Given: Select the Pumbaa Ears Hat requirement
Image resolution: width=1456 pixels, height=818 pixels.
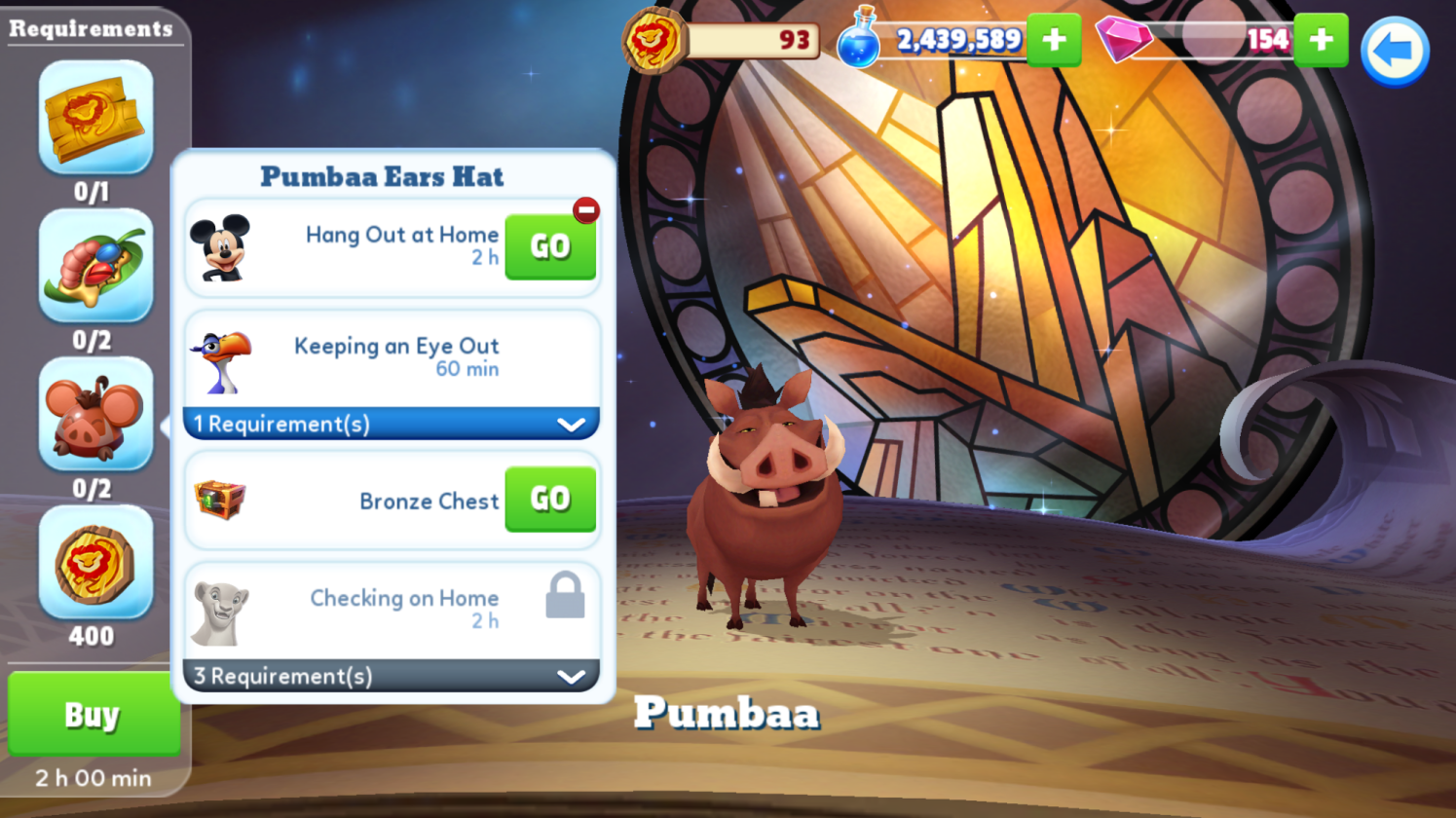Looking at the screenshot, I should pyautogui.click(x=95, y=414).
